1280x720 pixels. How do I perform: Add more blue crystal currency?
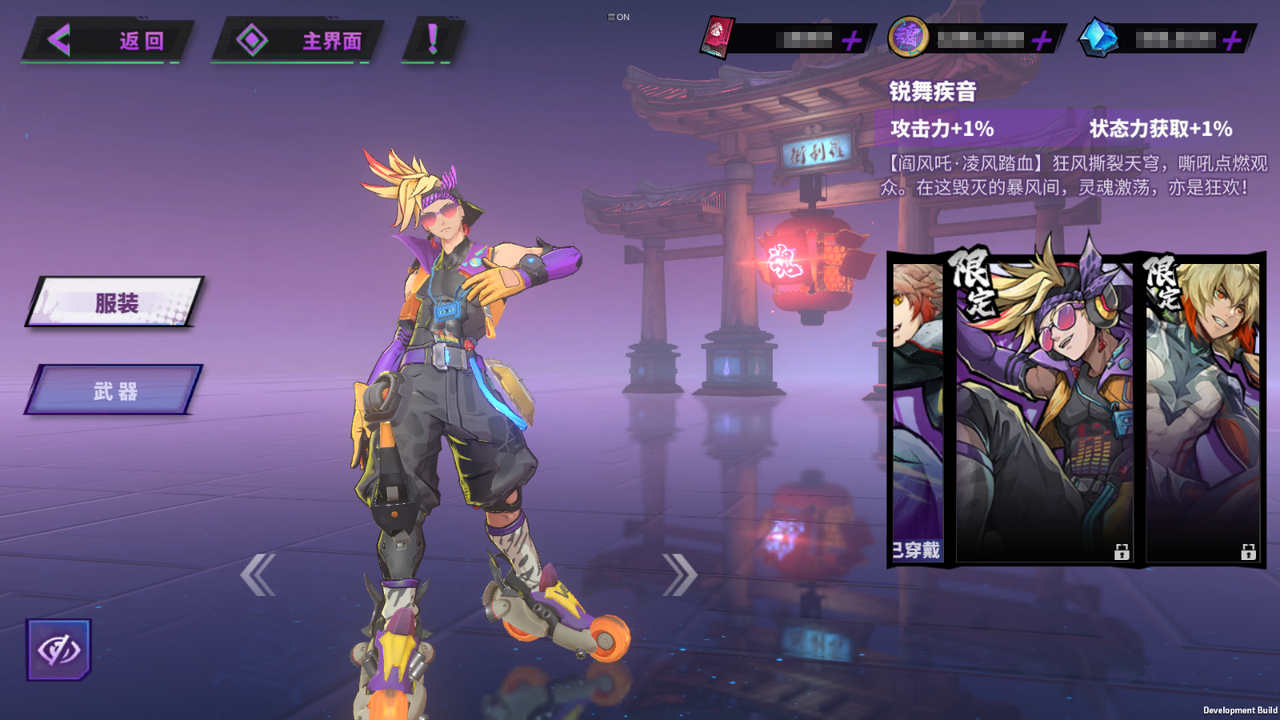[x=1232, y=40]
